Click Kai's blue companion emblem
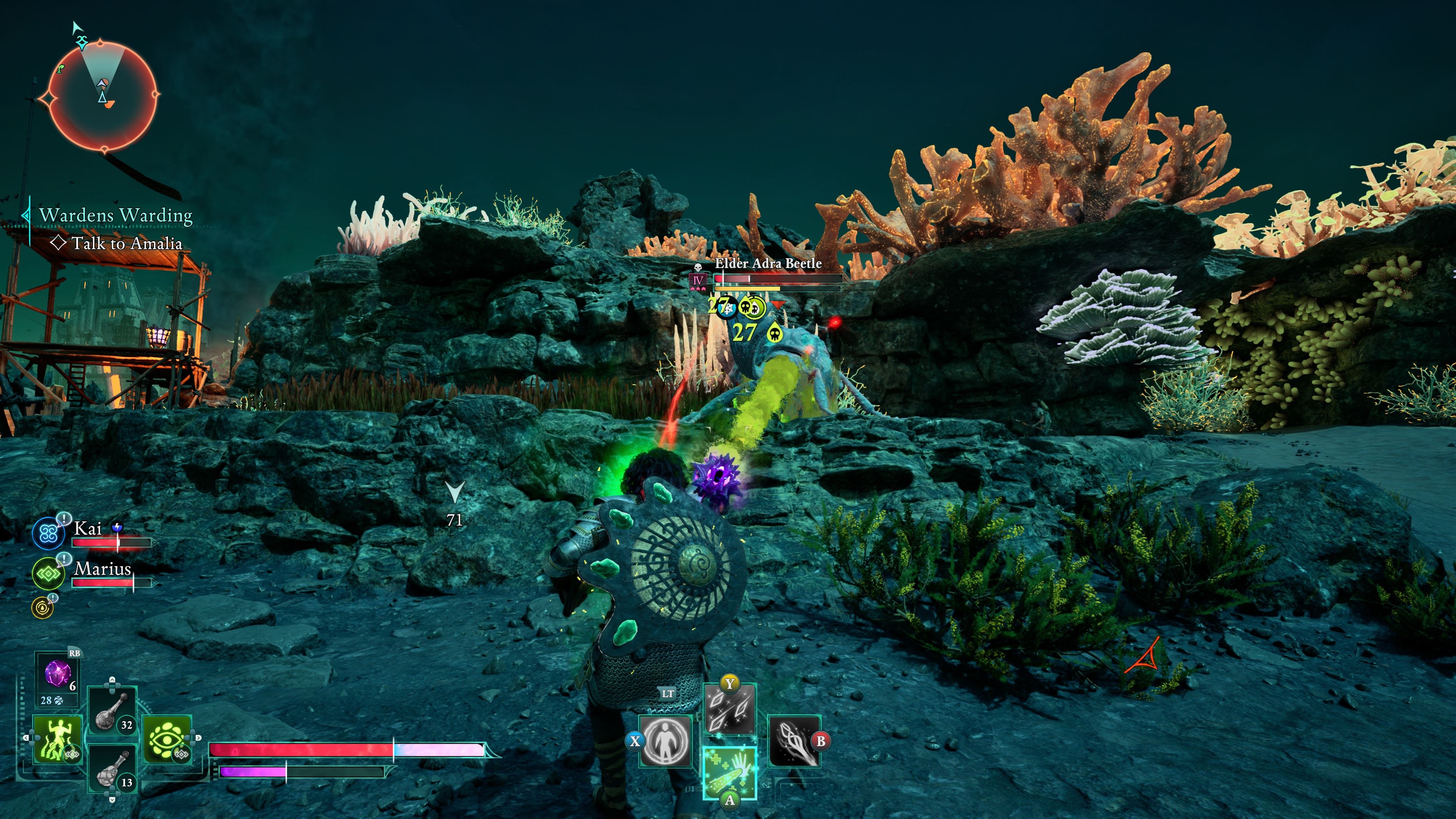 coord(47,533)
